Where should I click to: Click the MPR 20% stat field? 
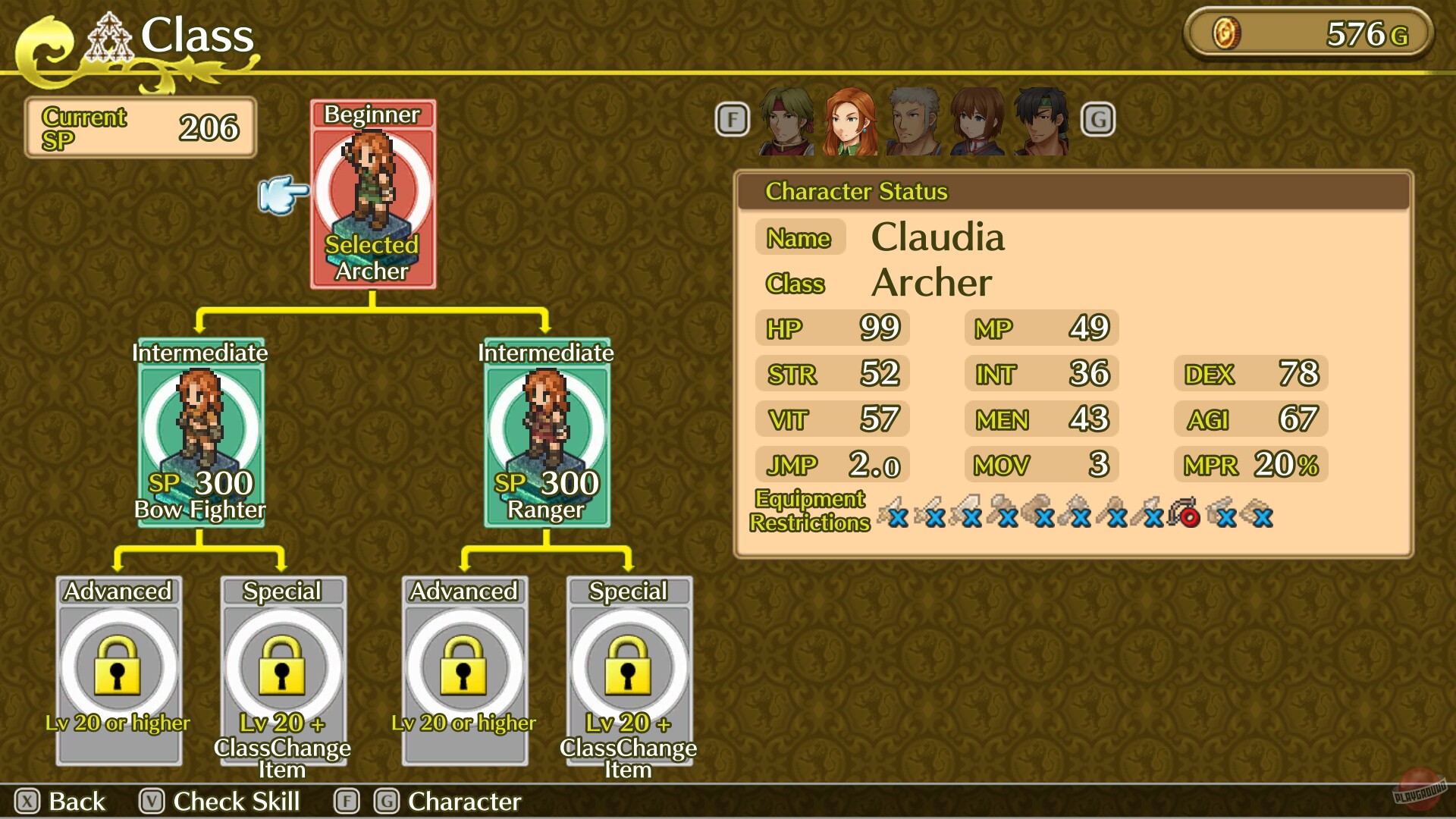tap(1250, 465)
